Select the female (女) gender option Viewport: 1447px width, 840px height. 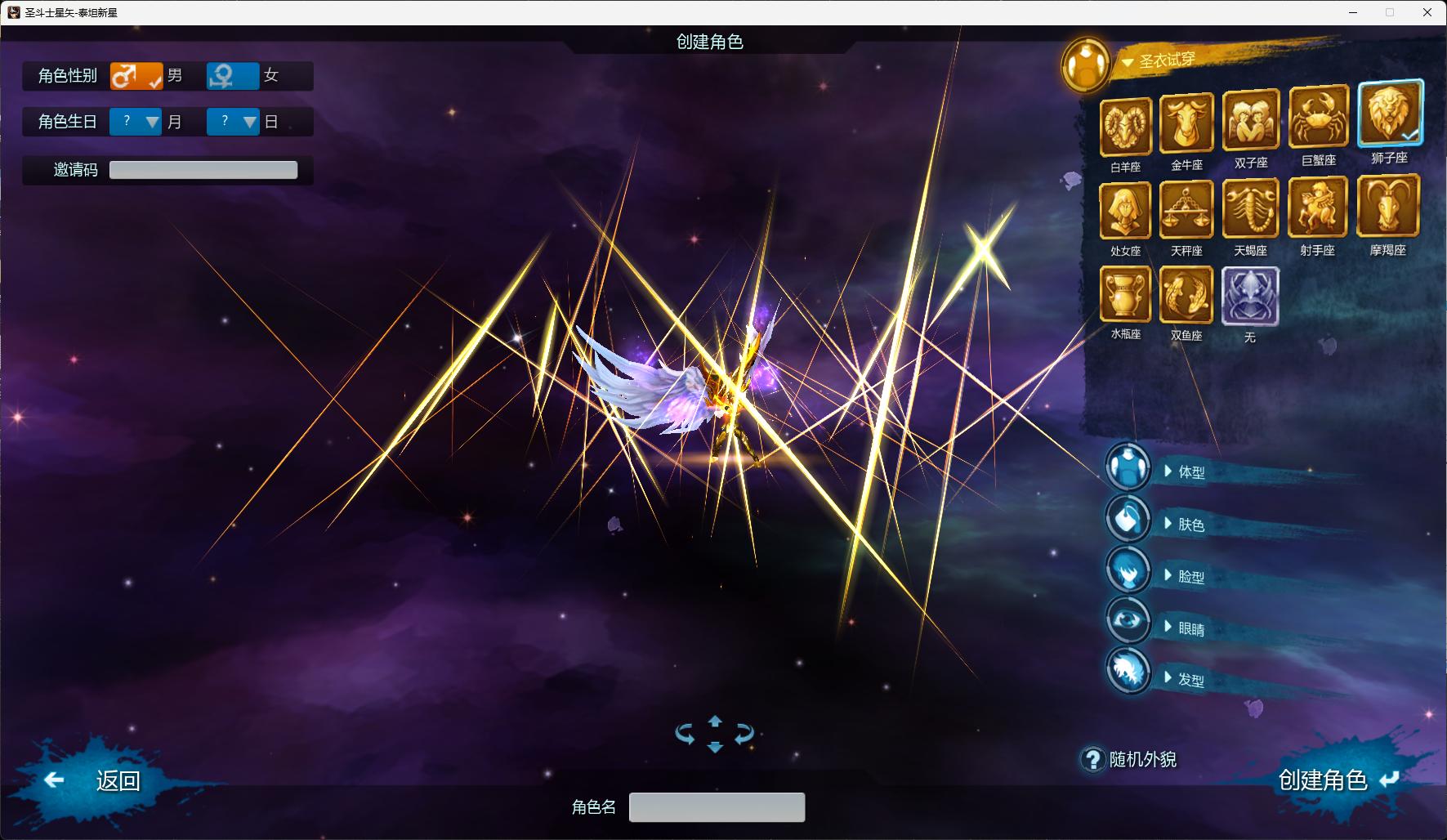232,76
